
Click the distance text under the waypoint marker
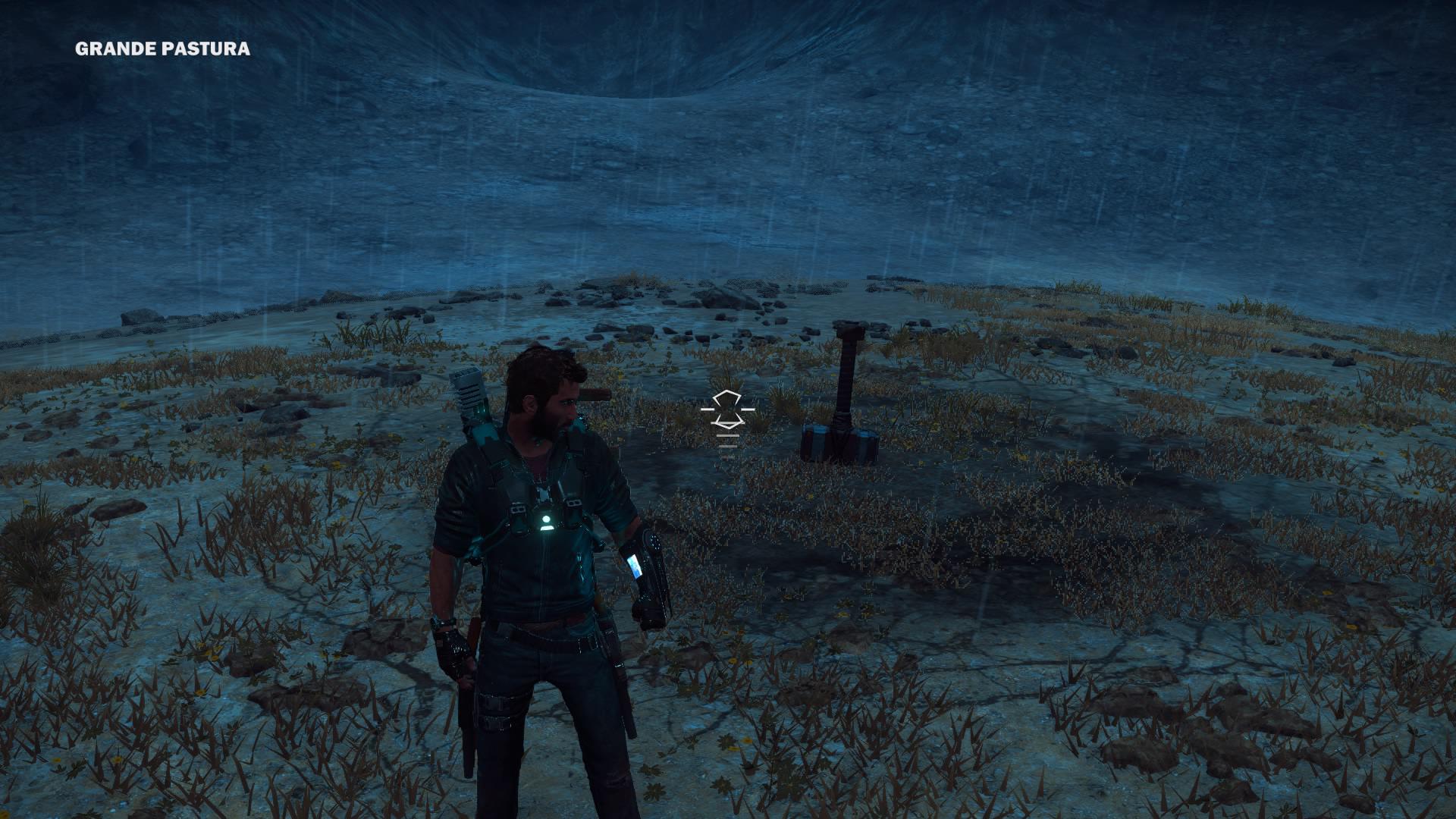pyautogui.click(x=728, y=435)
